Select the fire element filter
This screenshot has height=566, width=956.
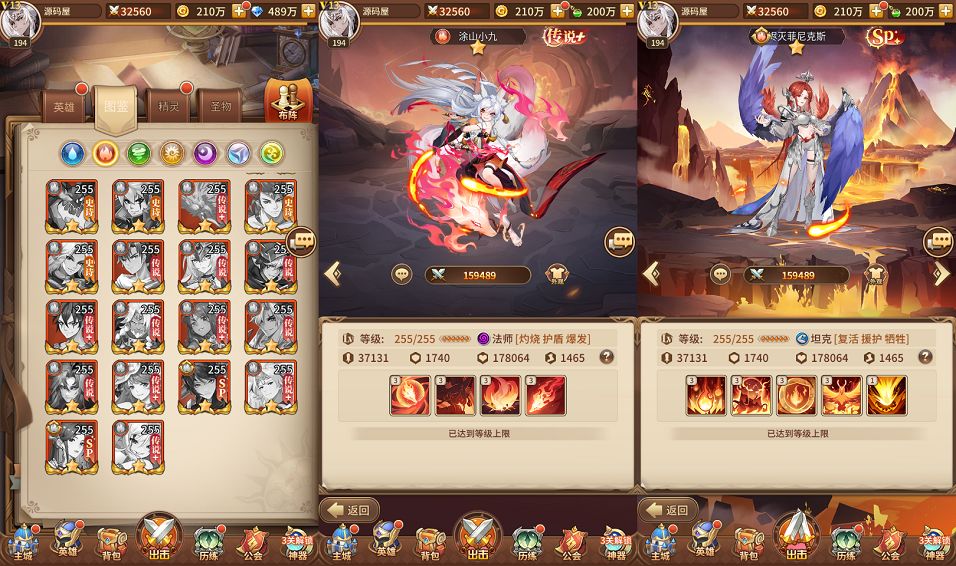point(106,153)
